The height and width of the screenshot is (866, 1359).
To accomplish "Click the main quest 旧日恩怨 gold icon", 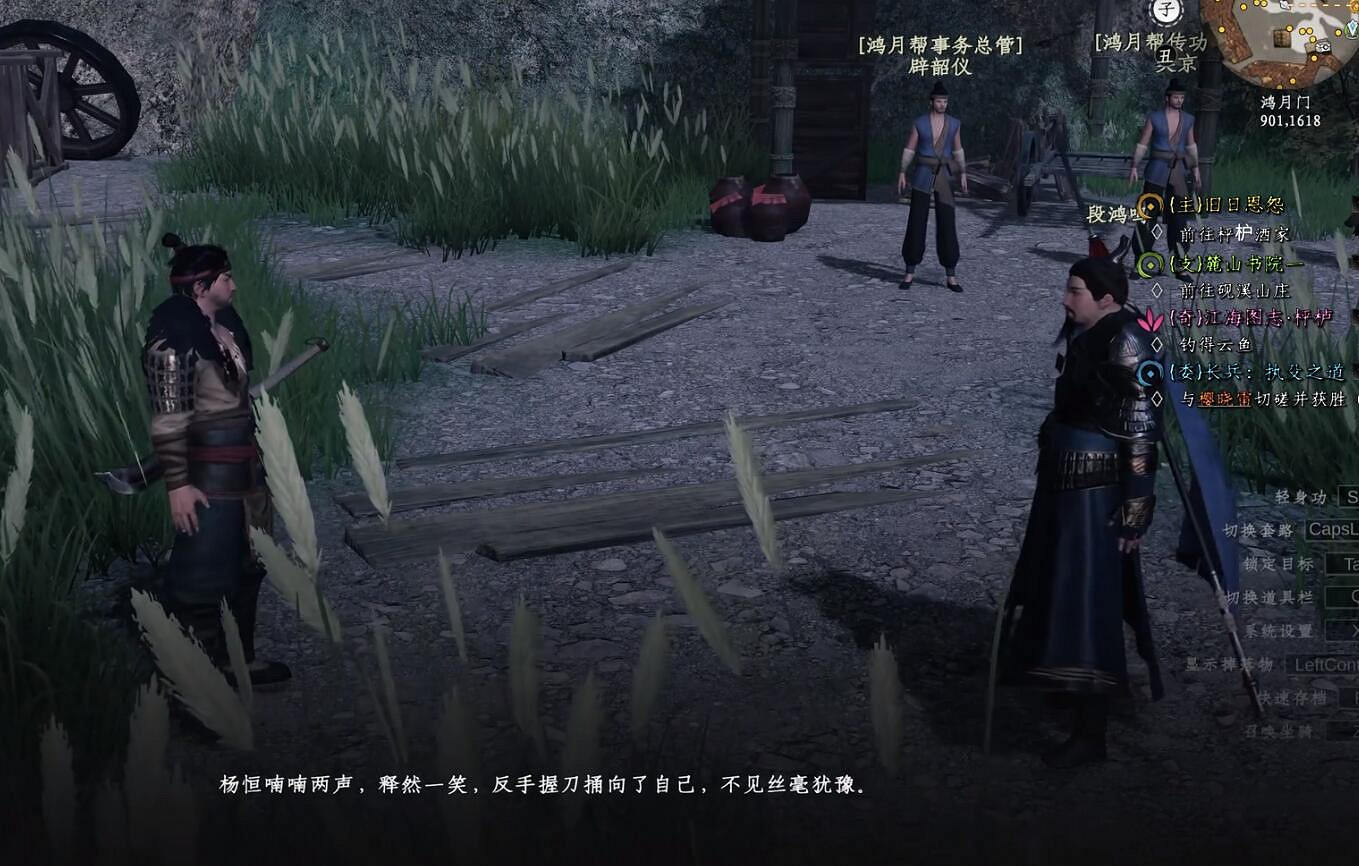I will [1150, 205].
